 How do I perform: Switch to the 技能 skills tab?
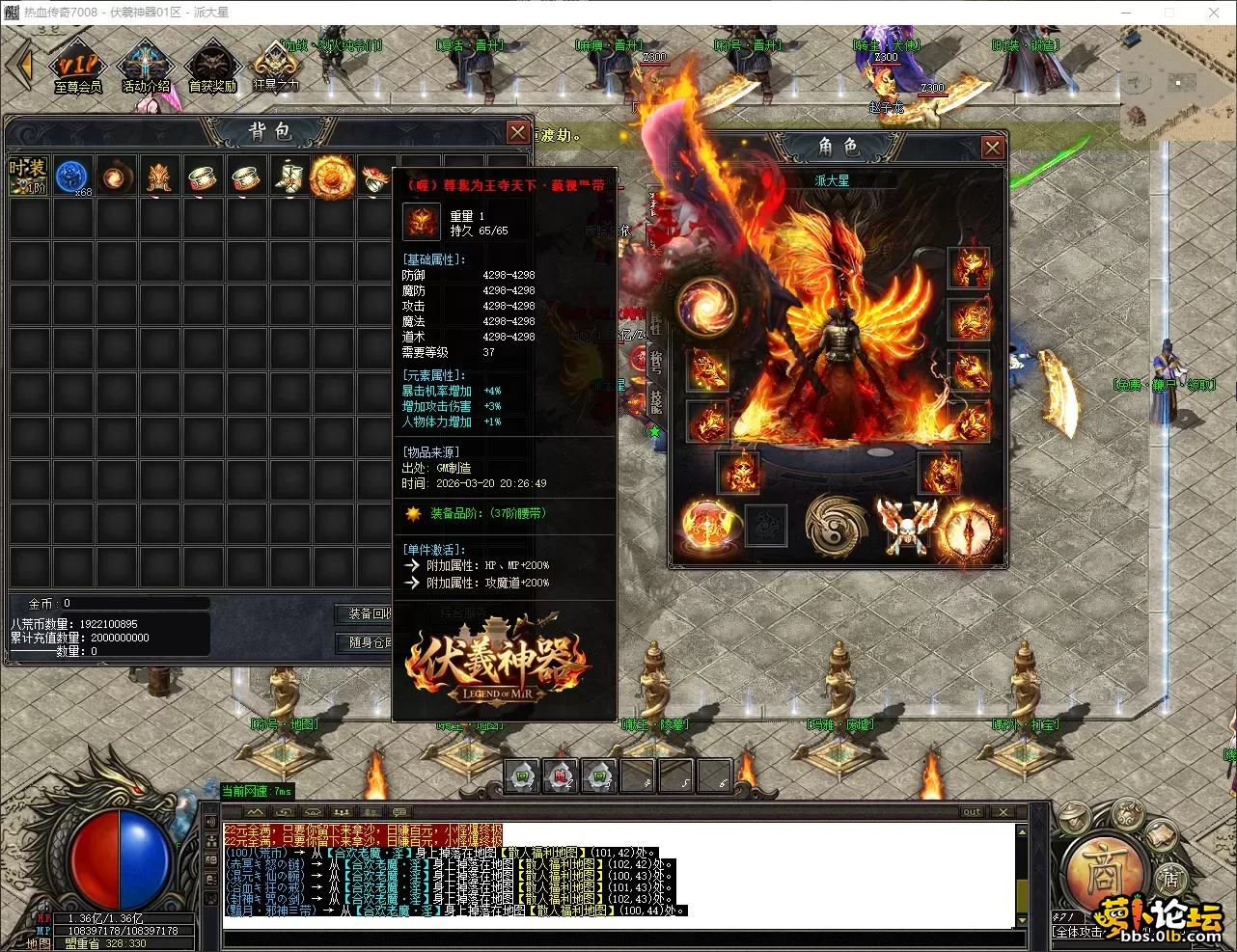[656, 400]
